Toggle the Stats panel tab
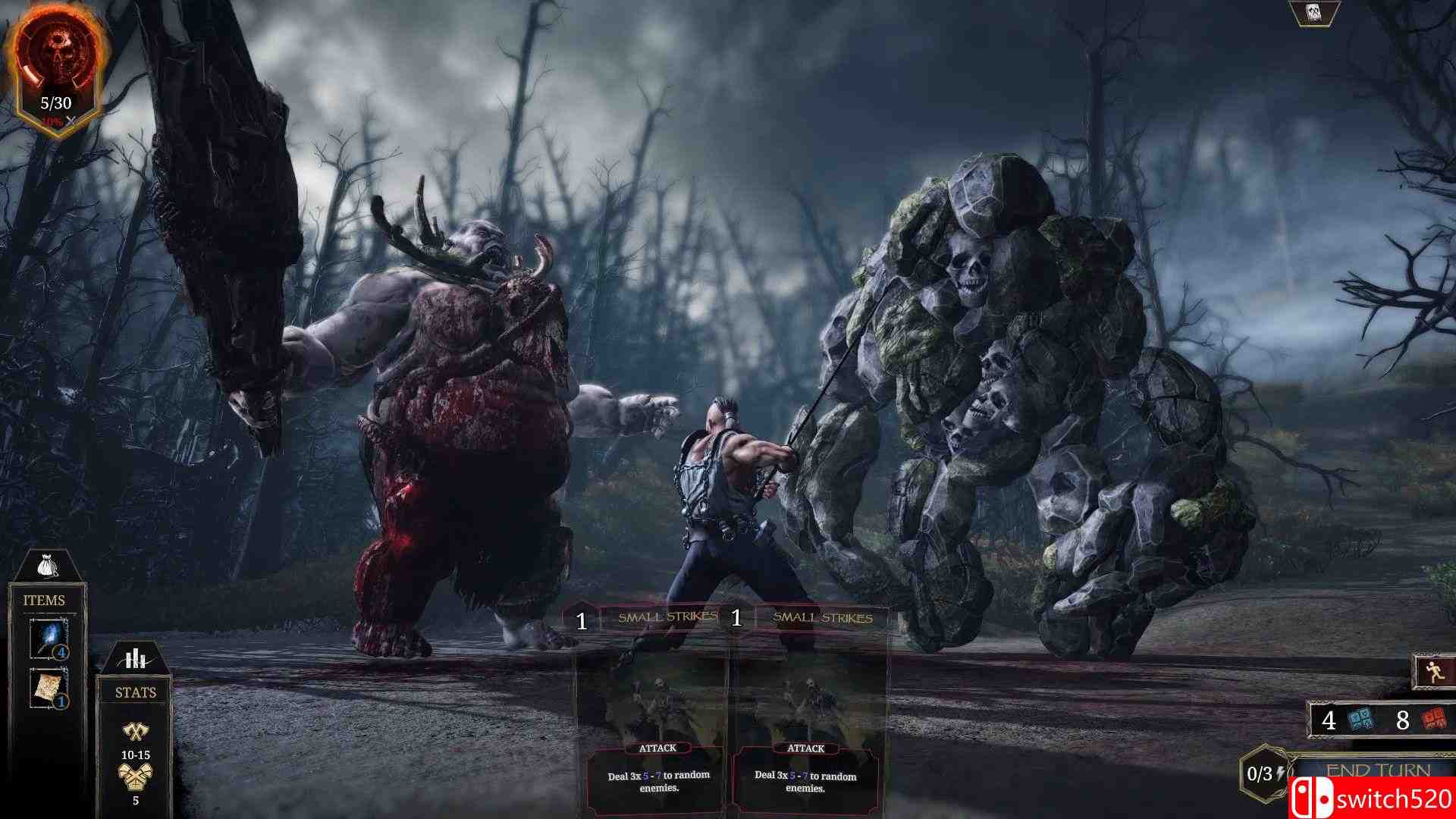 (x=135, y=660)
